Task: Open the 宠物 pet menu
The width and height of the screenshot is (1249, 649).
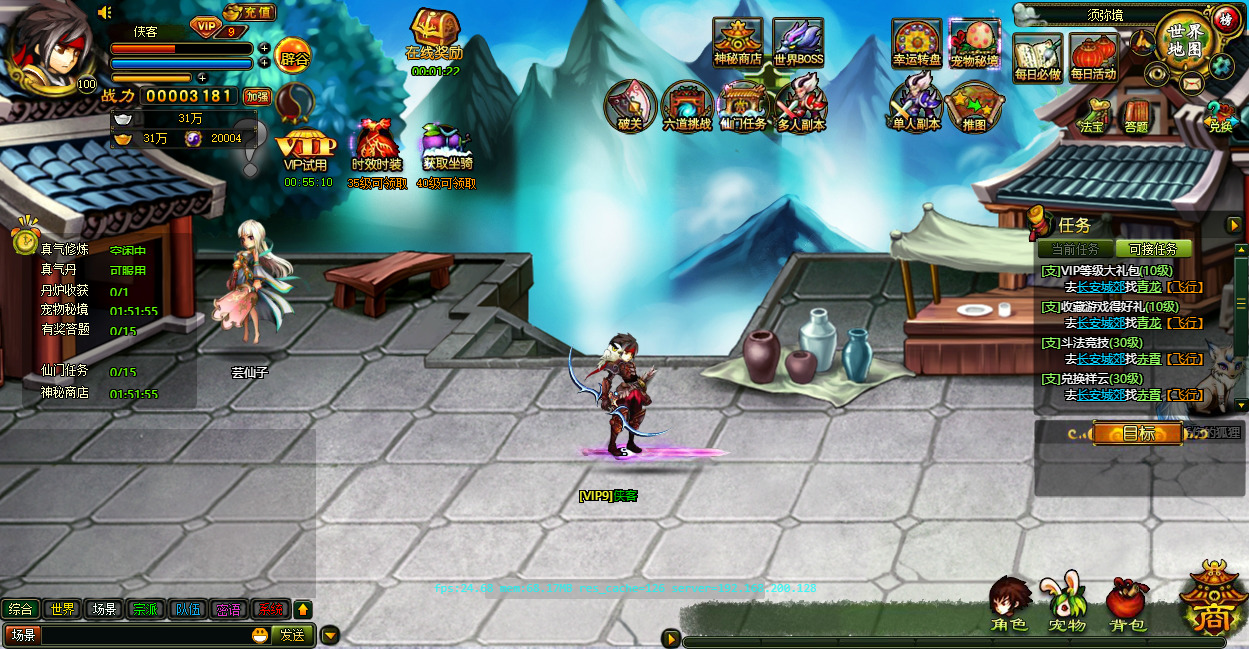Action: tap(1067, 603)
